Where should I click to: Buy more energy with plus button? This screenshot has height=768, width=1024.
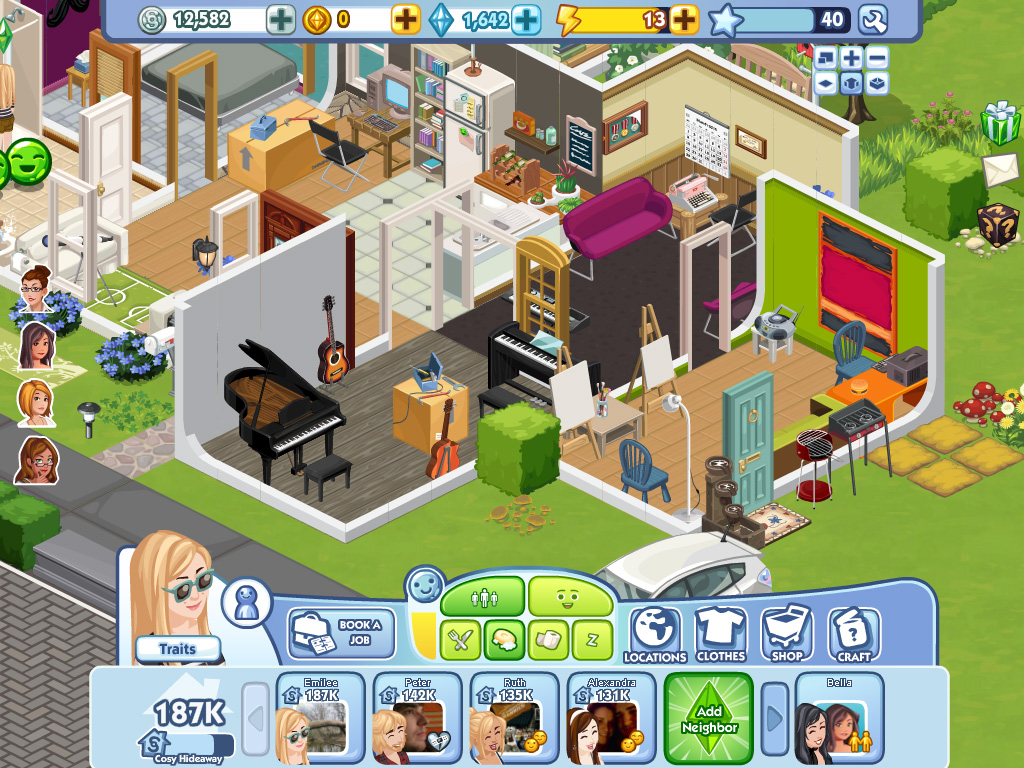click(685, 19)
